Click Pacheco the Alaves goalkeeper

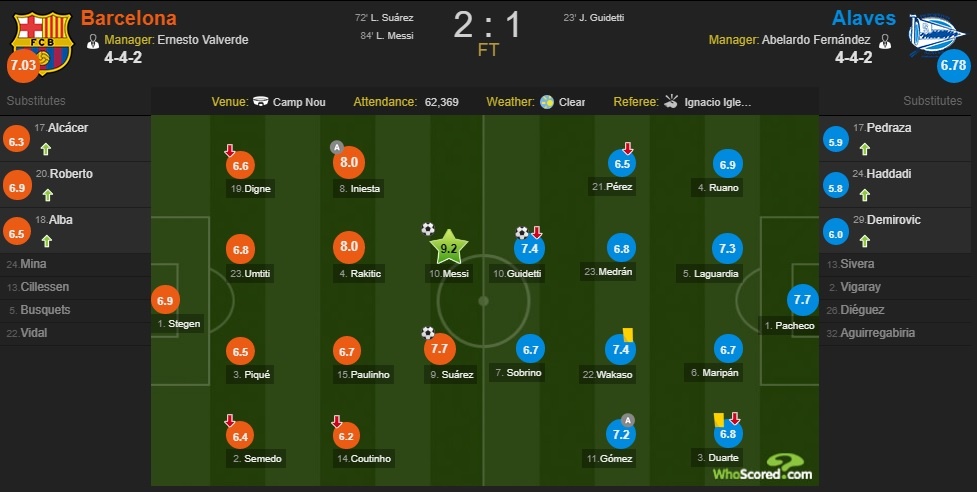pos(801,299)
